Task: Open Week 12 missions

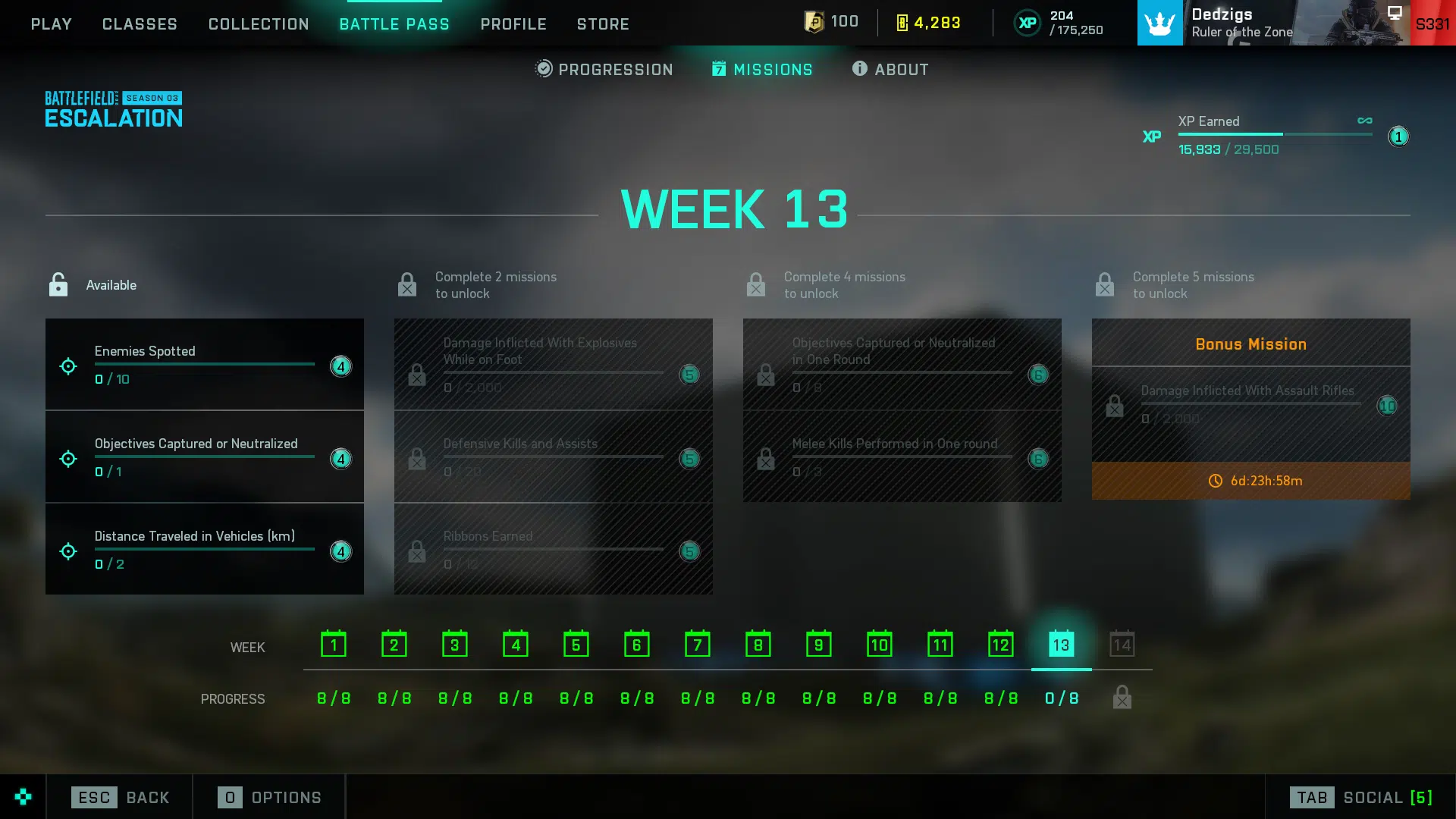Action: pos(1001,645)
